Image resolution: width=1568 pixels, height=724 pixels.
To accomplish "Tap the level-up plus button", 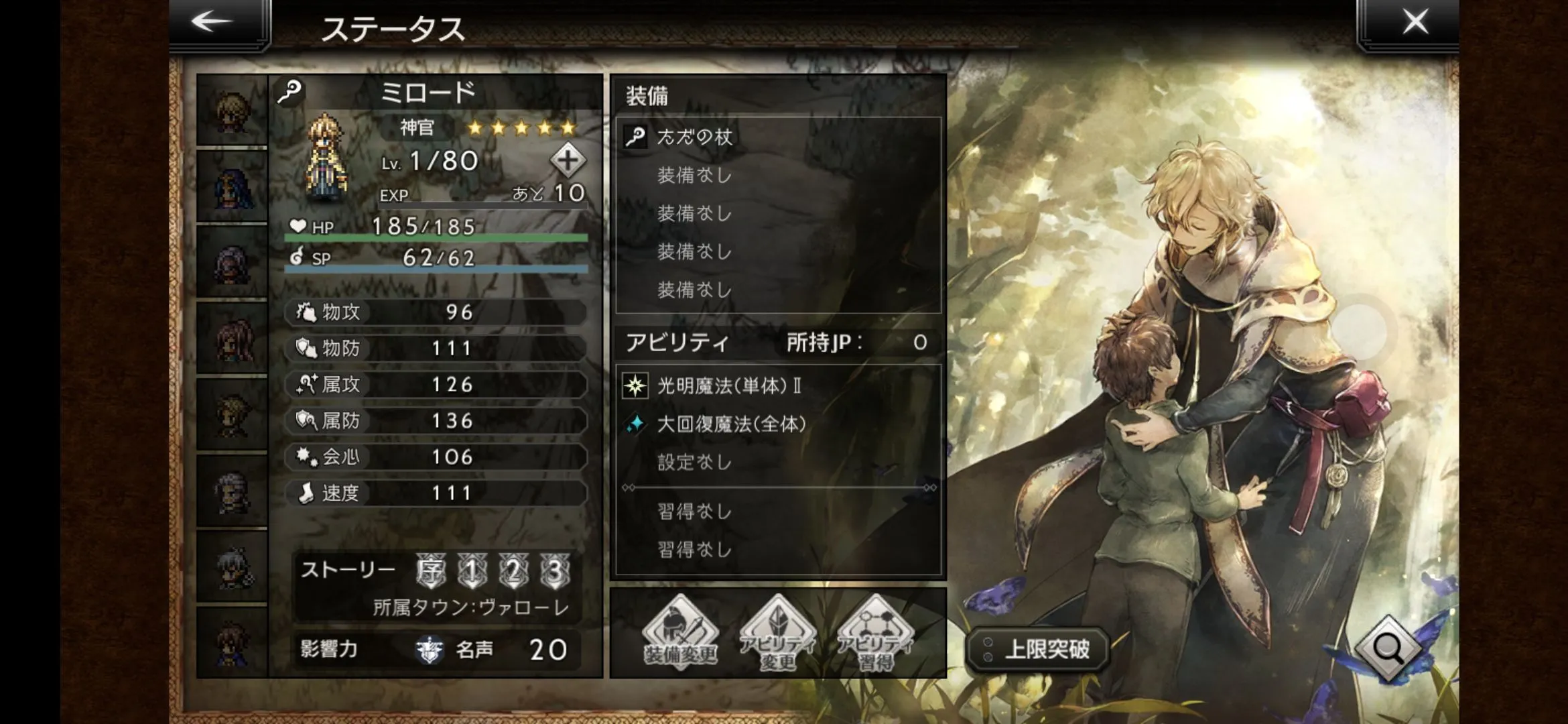I will click(x=568, y=160).
